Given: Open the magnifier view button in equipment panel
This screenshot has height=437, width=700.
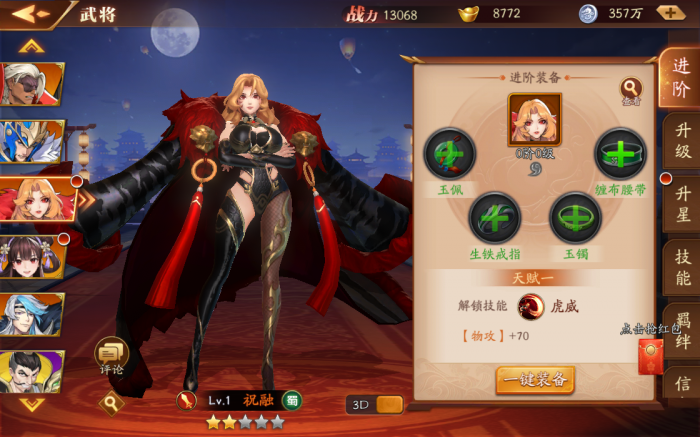Looking at the screenshot, I should 631,90.
